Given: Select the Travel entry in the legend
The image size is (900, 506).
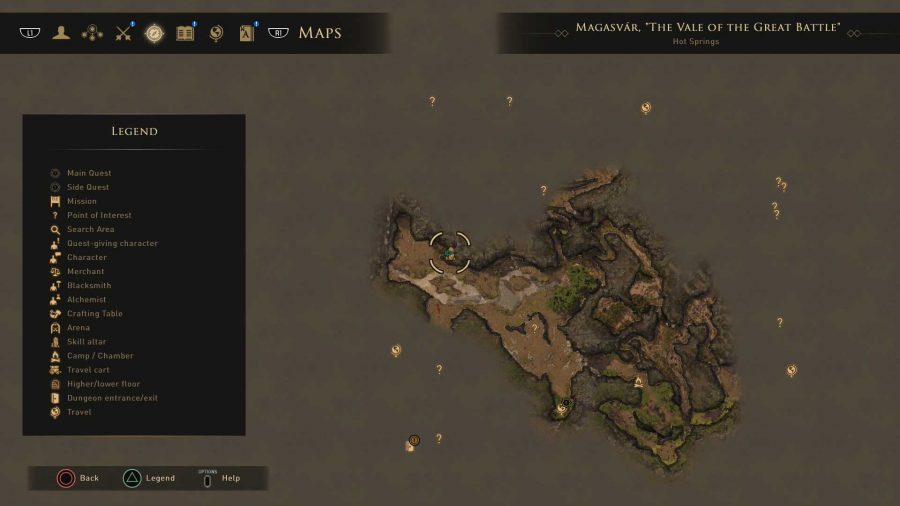Looking at the screenshot, I should pos(79,412).
